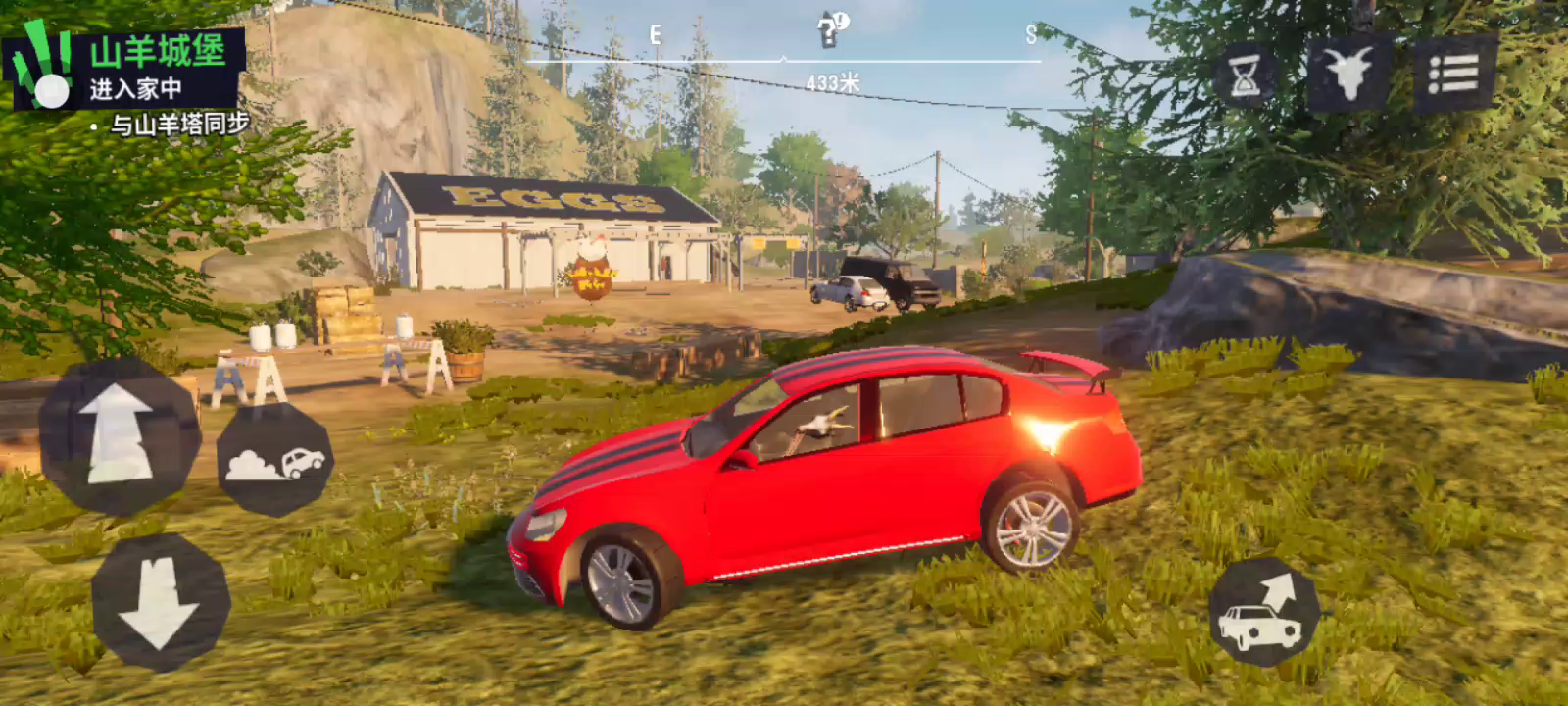This screenshot has width=1568, height=706.
Task: Open the list menu icon
Action: tap(1453, 74)
